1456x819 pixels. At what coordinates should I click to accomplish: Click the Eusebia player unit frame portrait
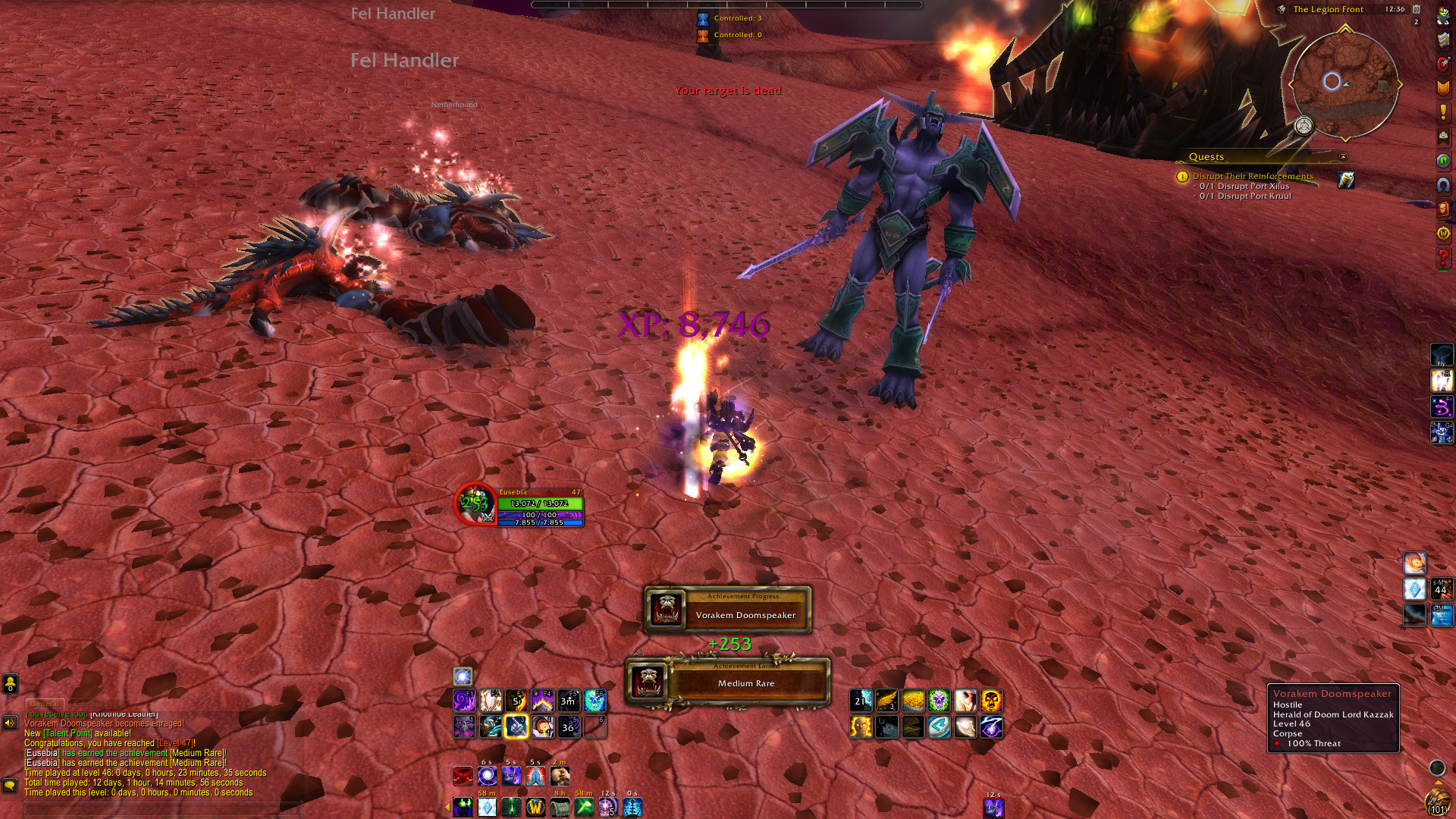click(x=475, y=503)
